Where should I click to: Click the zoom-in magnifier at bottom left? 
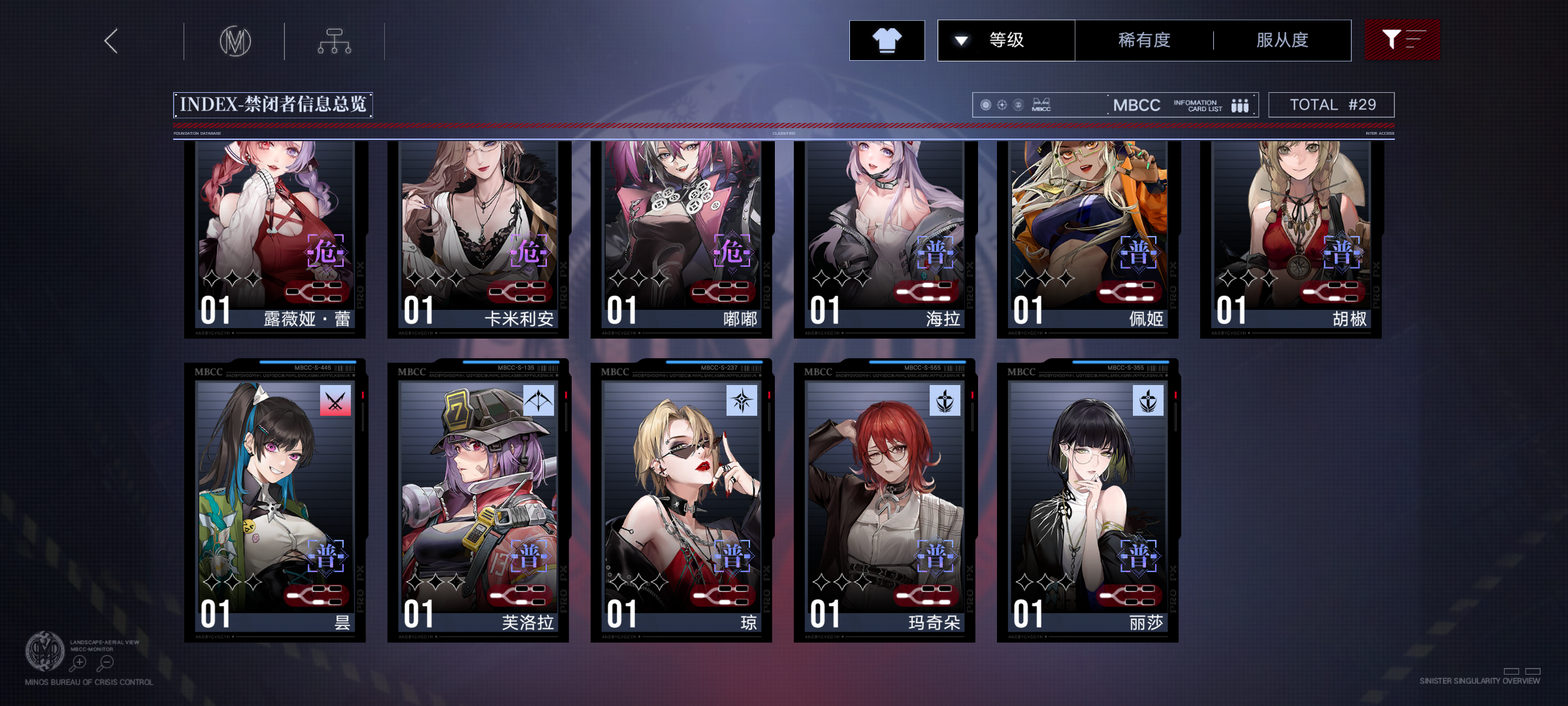point(80,662)
